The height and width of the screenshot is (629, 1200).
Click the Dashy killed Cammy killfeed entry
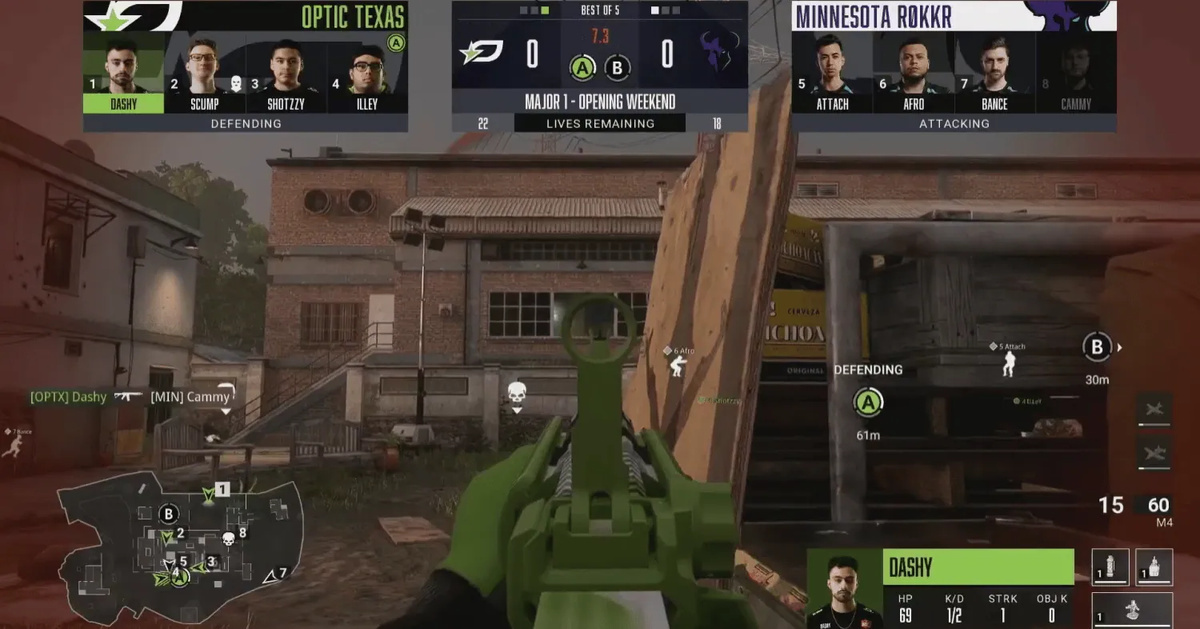pos(131,397)
